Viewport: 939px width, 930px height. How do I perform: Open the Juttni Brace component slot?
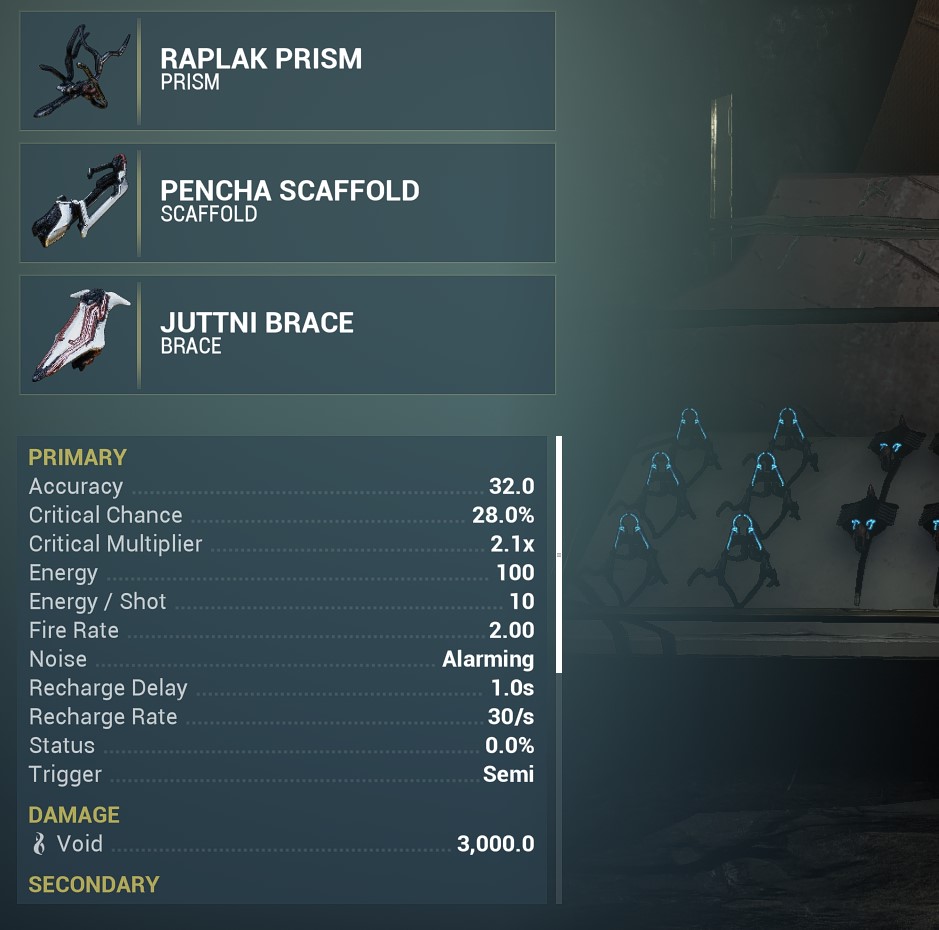click(x=287, y=335)
